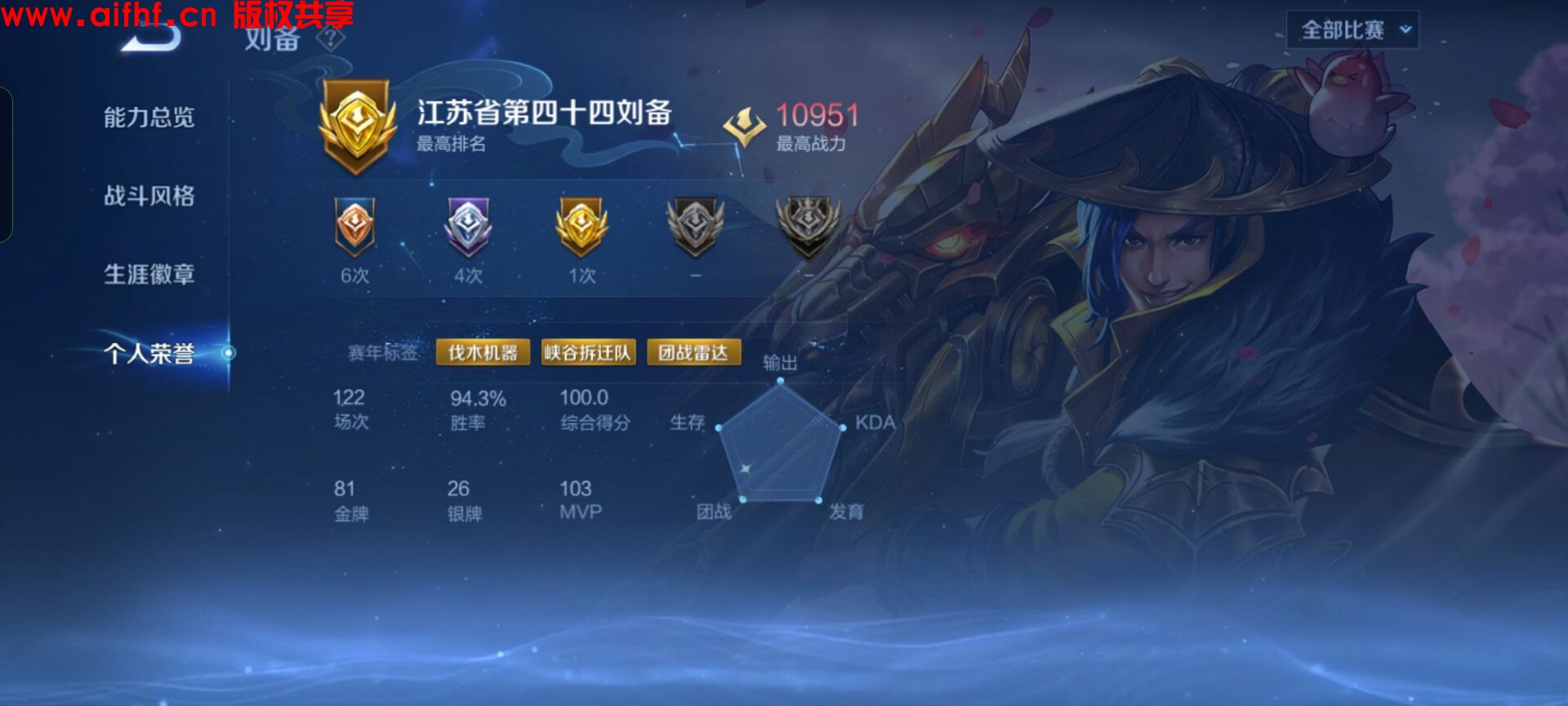Viewport: 1568px width, 706px height.
Task: Click the 伐木机器 season tag
Action: click(483, 353)
